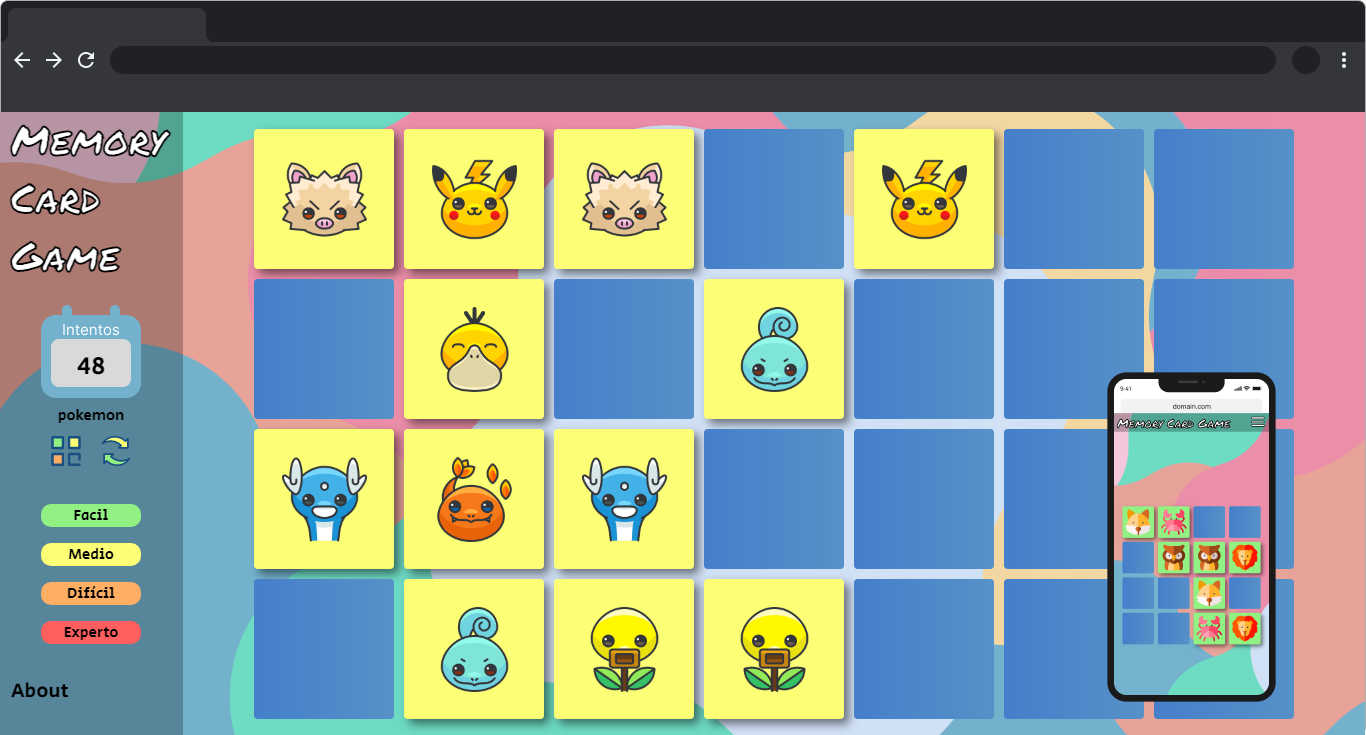1366x735 pixels.
Task: Open the card theme grid icon
Action: [66, 451]
